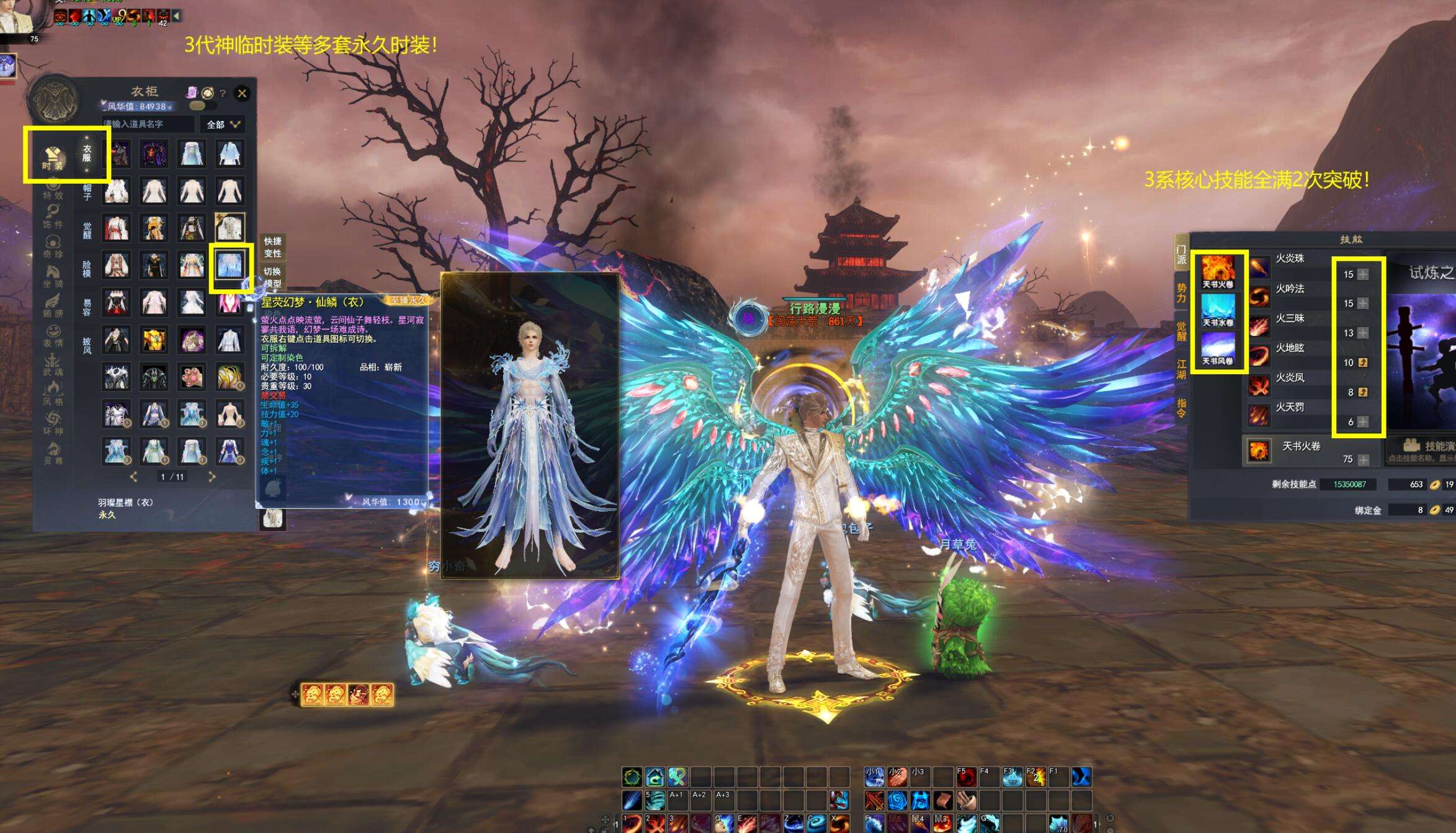The image size is (1456, 833).
Task: Click the item name search field
Action: pyautogui.click(x=148, y=124)
